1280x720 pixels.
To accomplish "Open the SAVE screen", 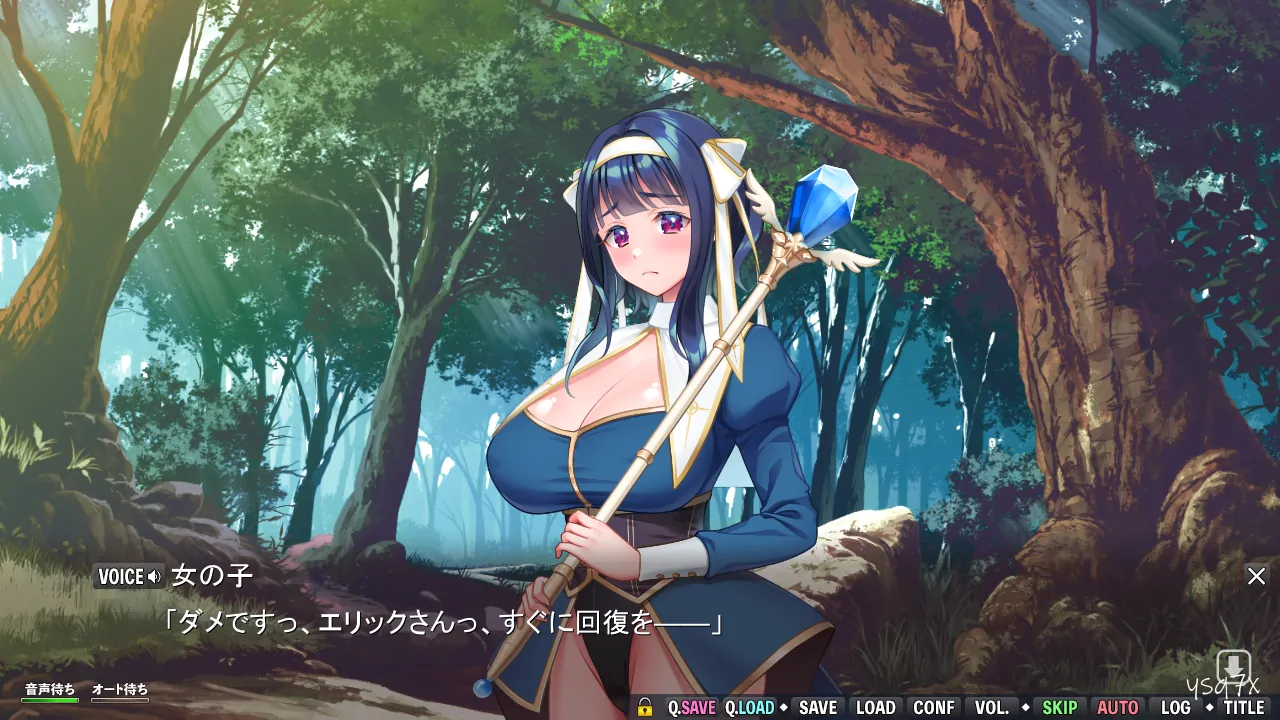I will pos(817,707).
